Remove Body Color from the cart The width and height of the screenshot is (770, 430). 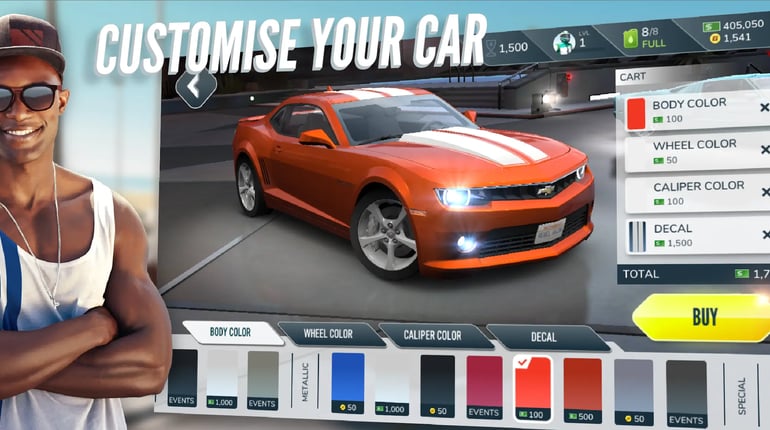click(x=764, y=108)
